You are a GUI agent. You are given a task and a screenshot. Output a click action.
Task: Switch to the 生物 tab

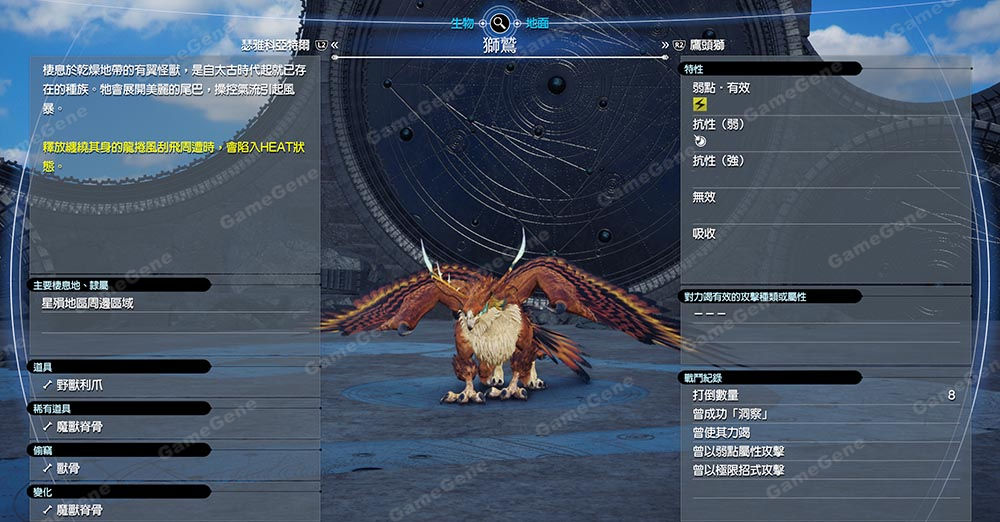pyautogui.click(x=462, y=22)
